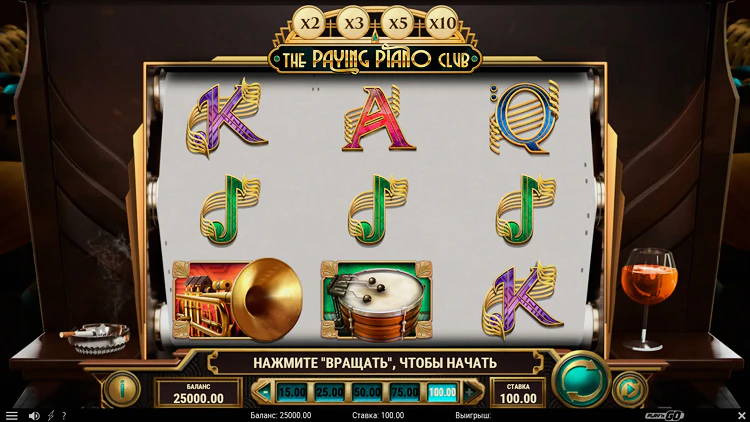Open help via the question mark icon
The image size is (750, 422).
tap(64, 415)
